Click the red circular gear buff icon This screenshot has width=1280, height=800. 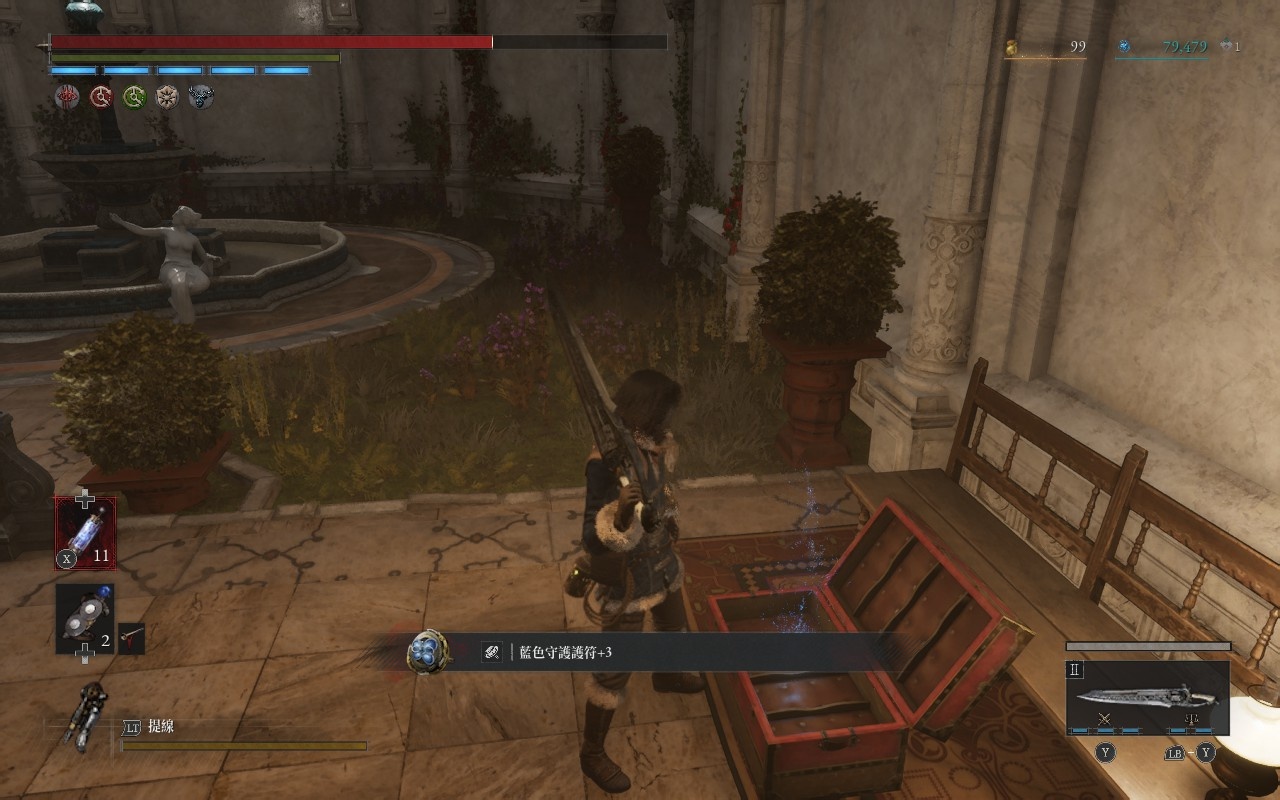[101, 96]
